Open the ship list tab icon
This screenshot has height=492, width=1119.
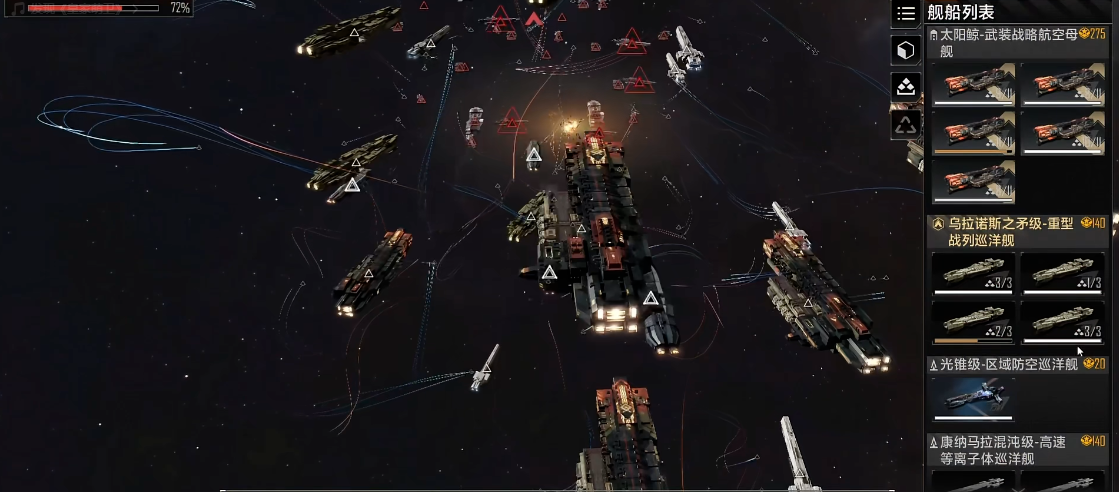[x=905, y=13]
